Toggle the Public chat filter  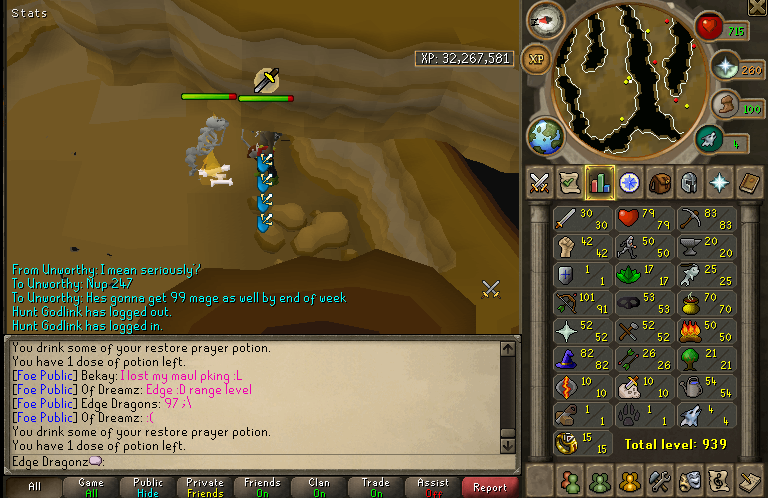[148, 487]
